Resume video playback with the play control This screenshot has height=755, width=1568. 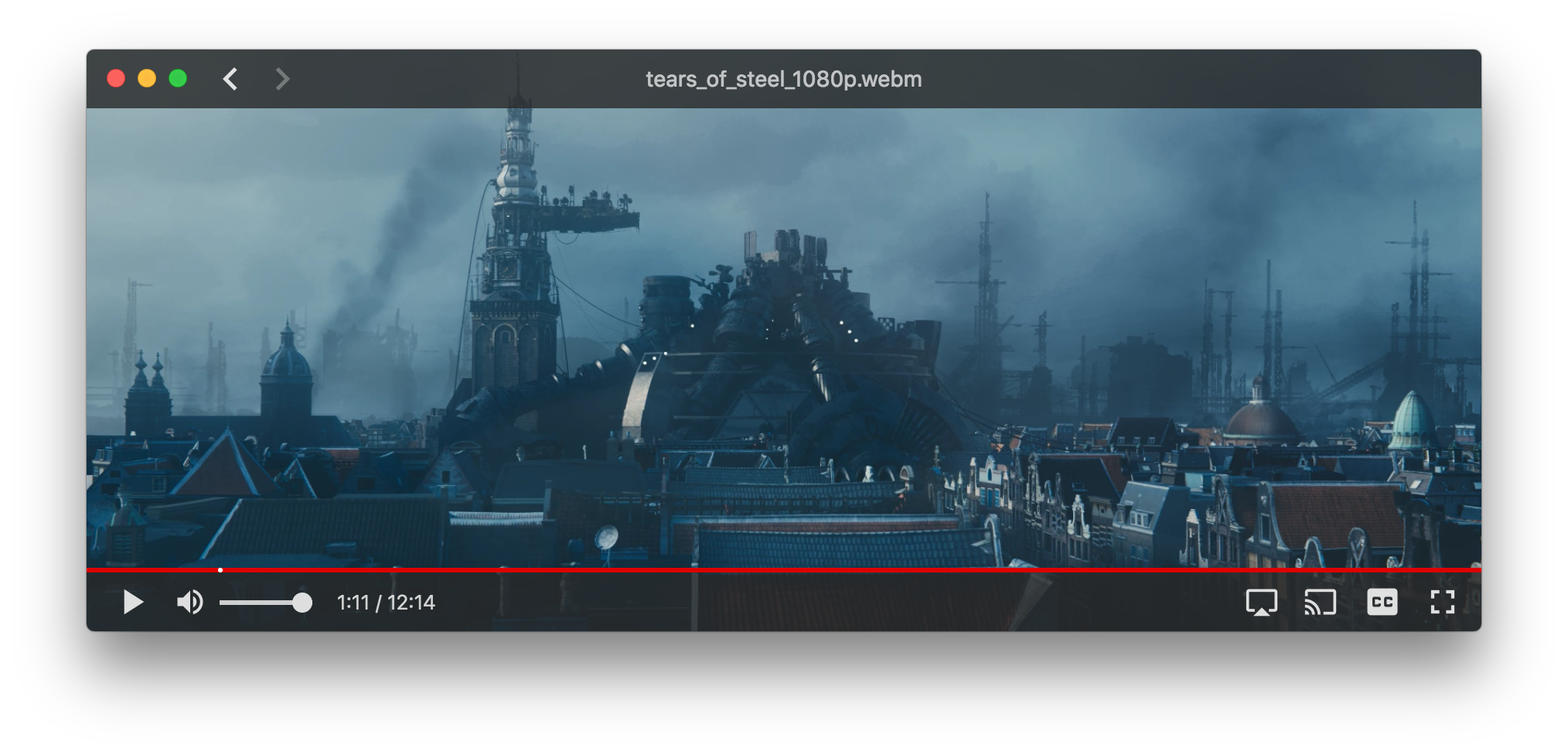coord(132,602)
